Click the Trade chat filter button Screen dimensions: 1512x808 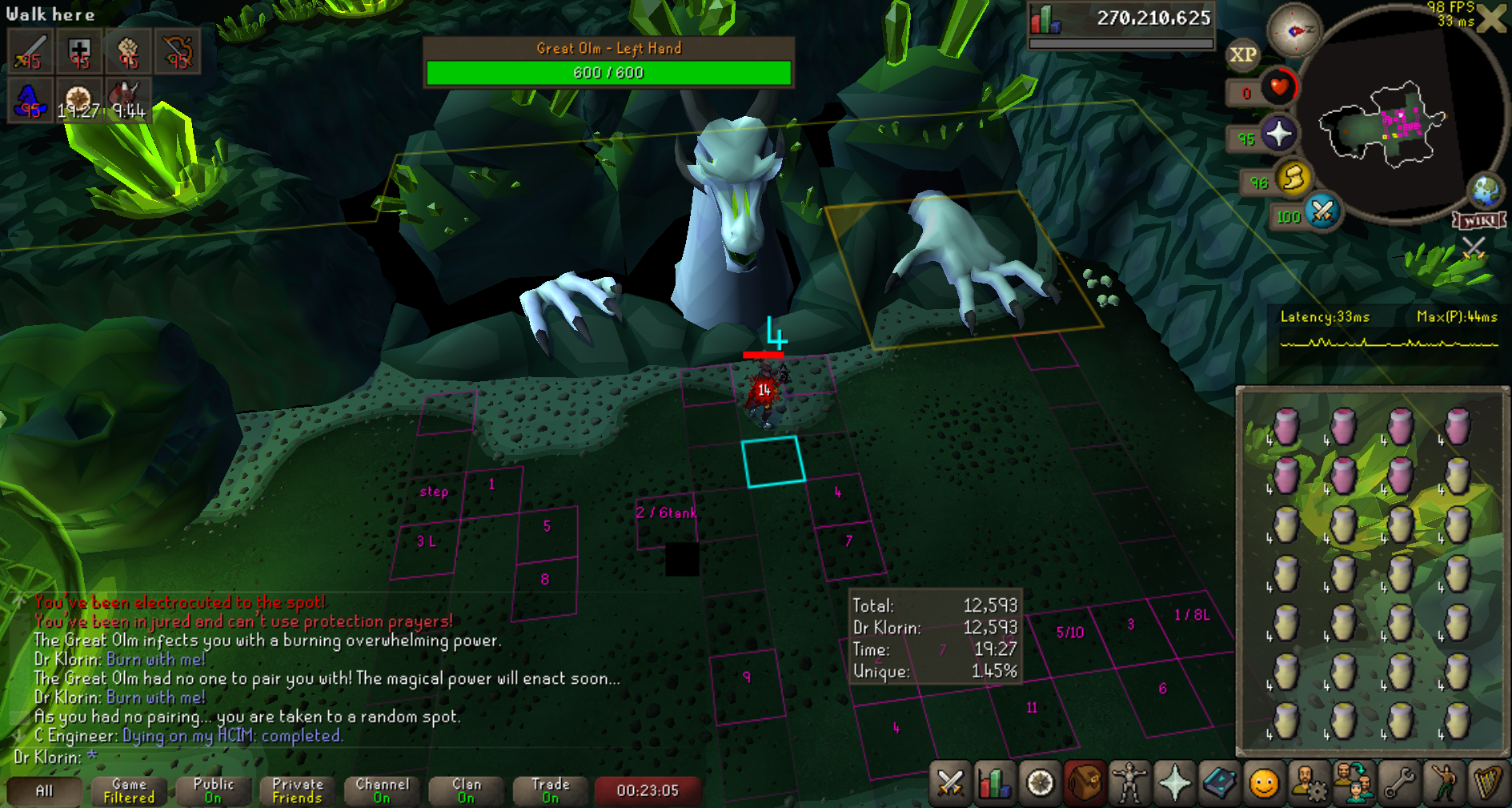click(550, 790)
